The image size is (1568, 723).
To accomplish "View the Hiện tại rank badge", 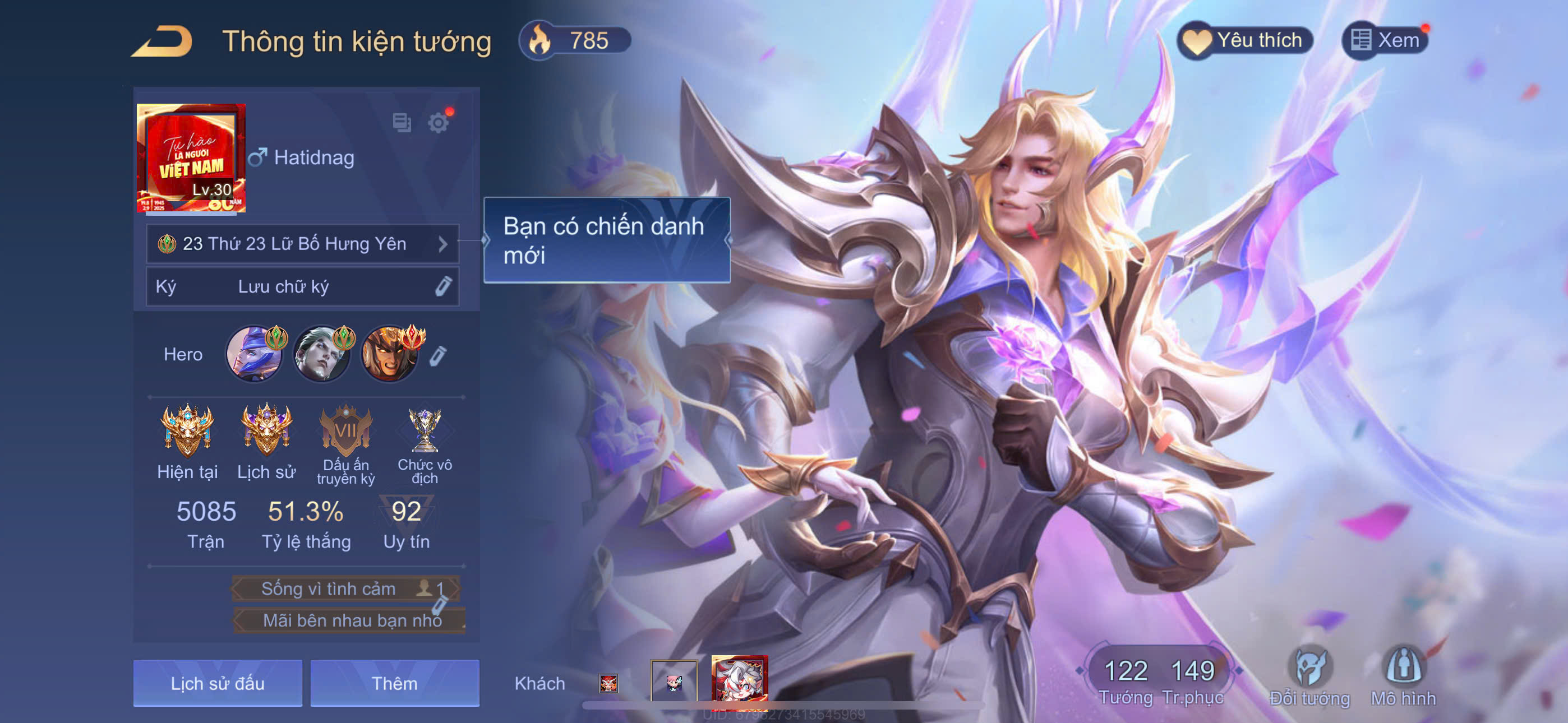I will [187, 430].
